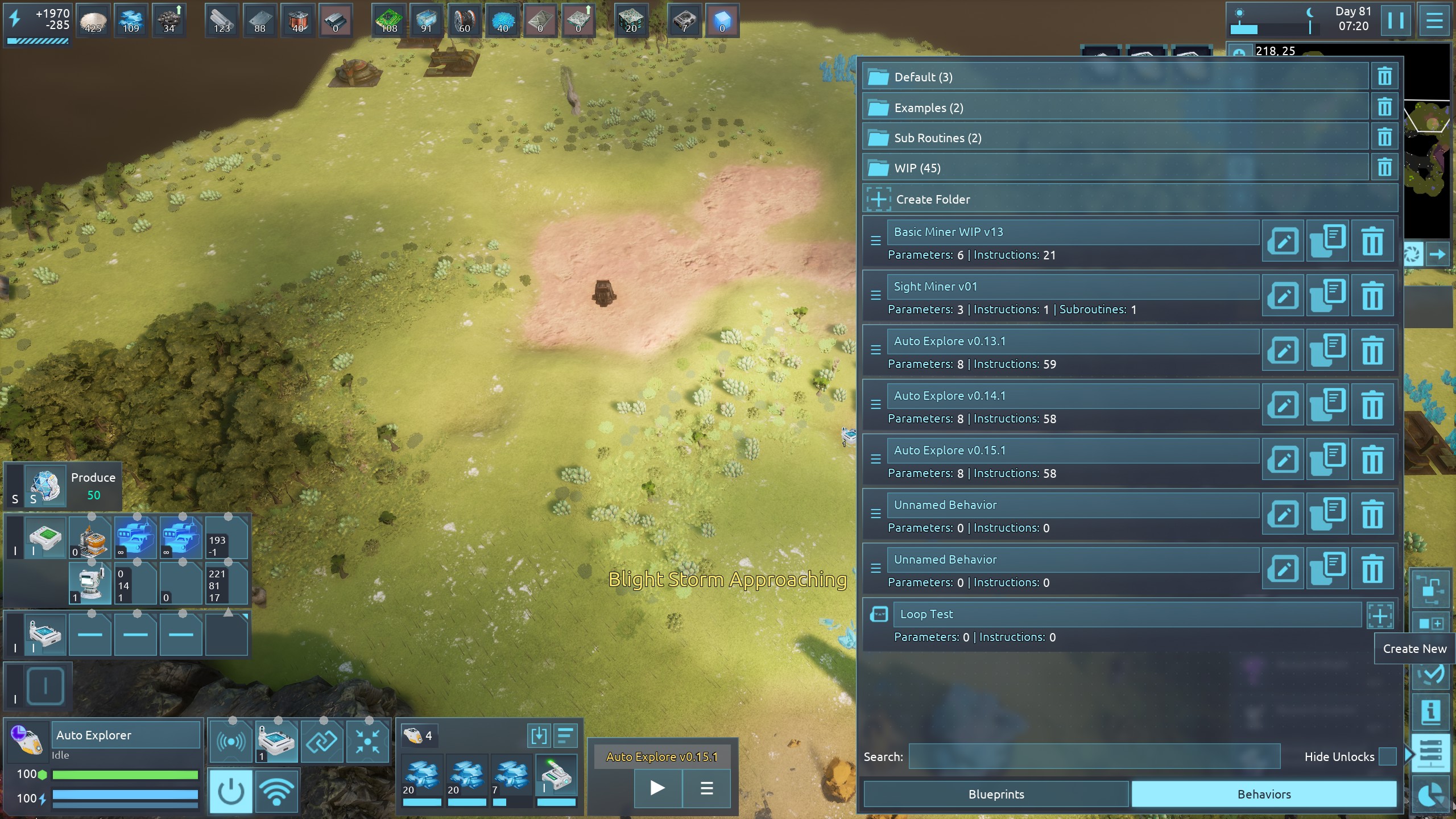Viewport: 1456px width, 819px height.
Task: Add the Loop Test behavior
Action: [x=1380, y=615]
